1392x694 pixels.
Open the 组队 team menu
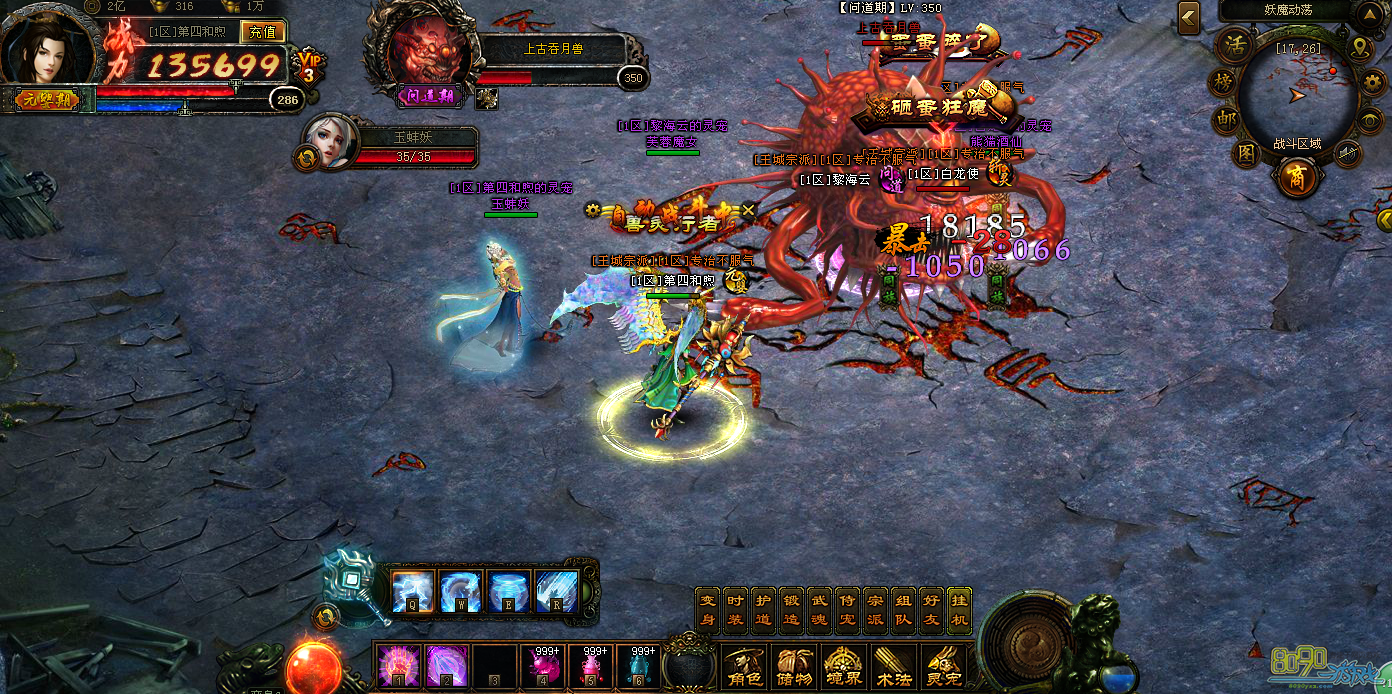(903, 608)
